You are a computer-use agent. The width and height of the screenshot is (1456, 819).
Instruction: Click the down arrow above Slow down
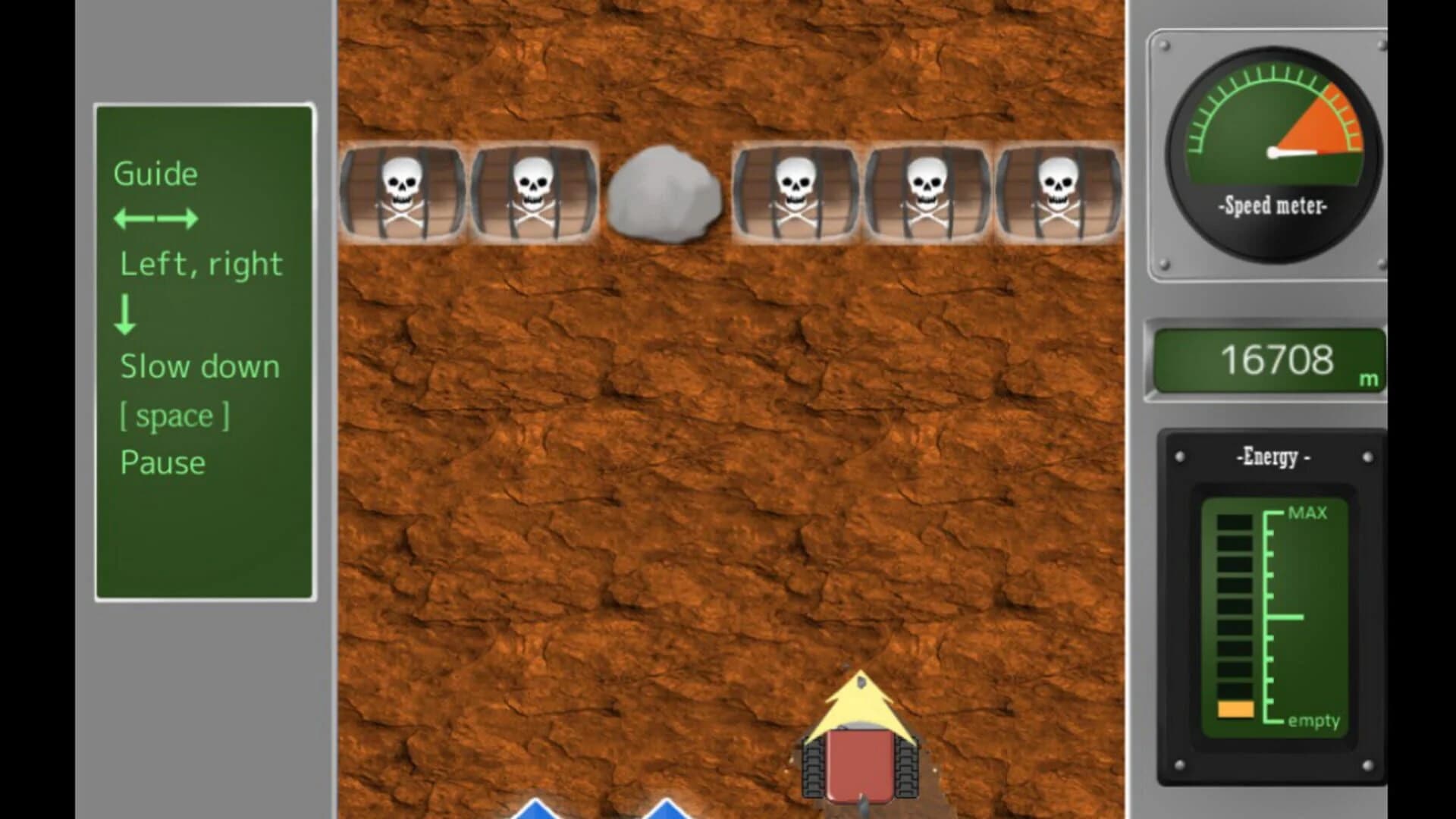pyautogui.click(x=127, y=314)
